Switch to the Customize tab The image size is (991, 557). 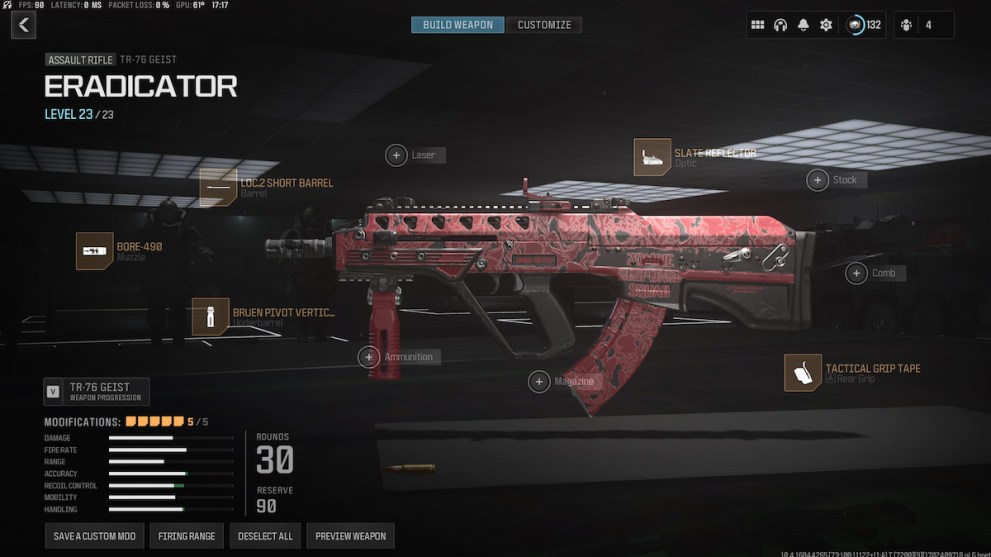coord(544,25)
